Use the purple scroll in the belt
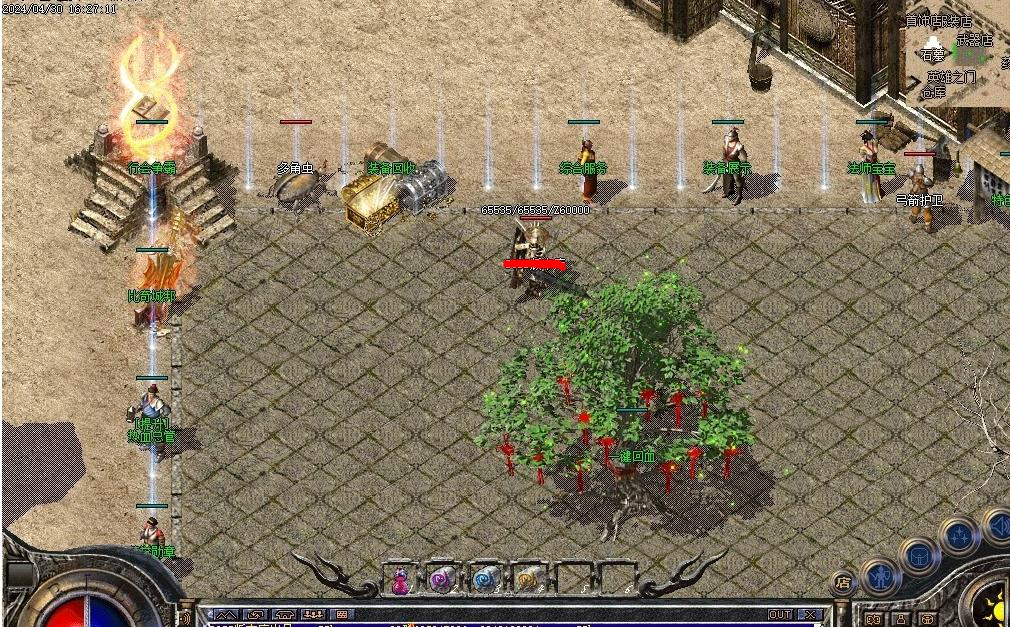1010x627 pixels. click(441, 579)
